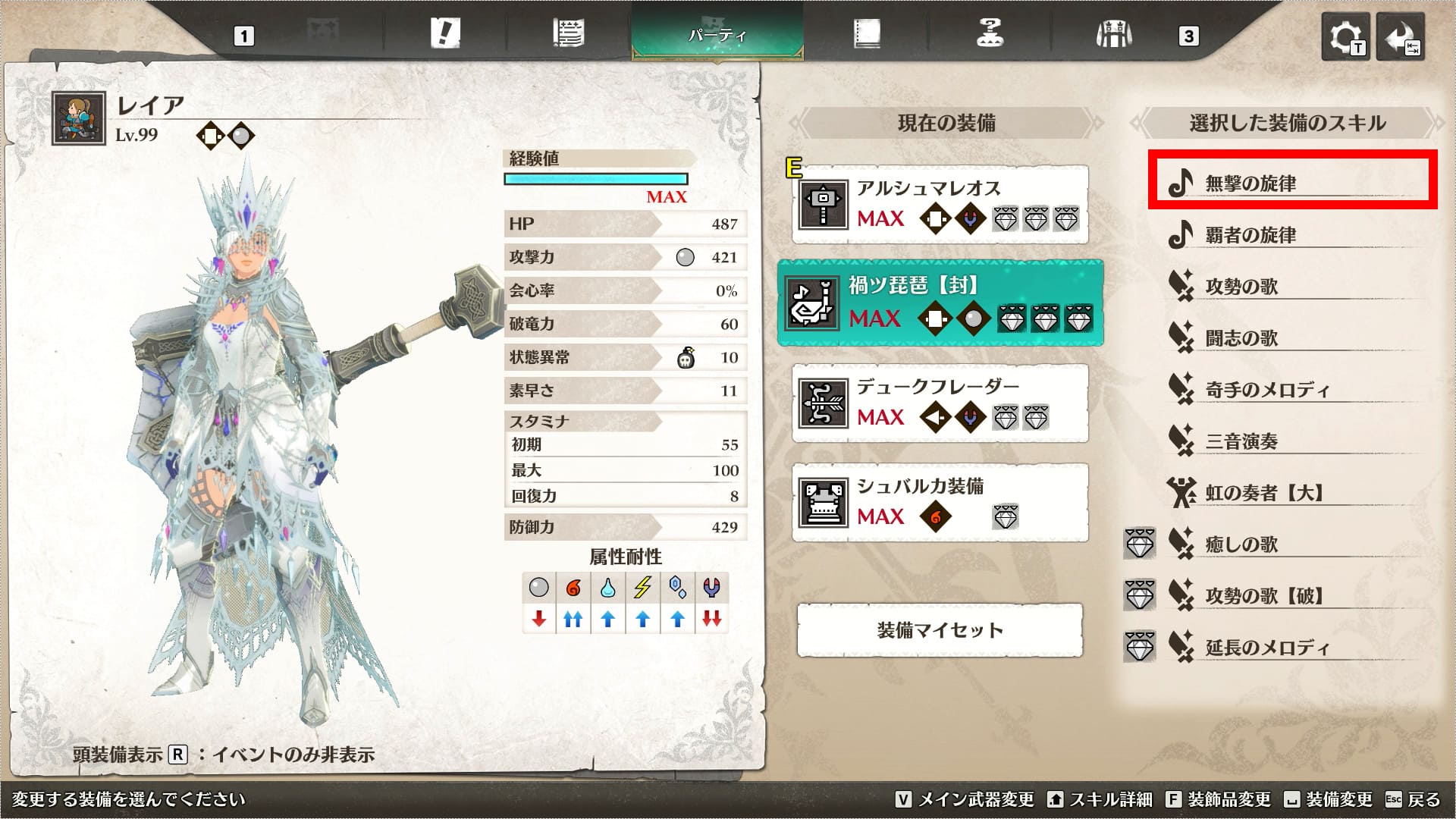Choose the 三音演奏 skill entry
1456x819 pixels.
(x=1291, y=441)
